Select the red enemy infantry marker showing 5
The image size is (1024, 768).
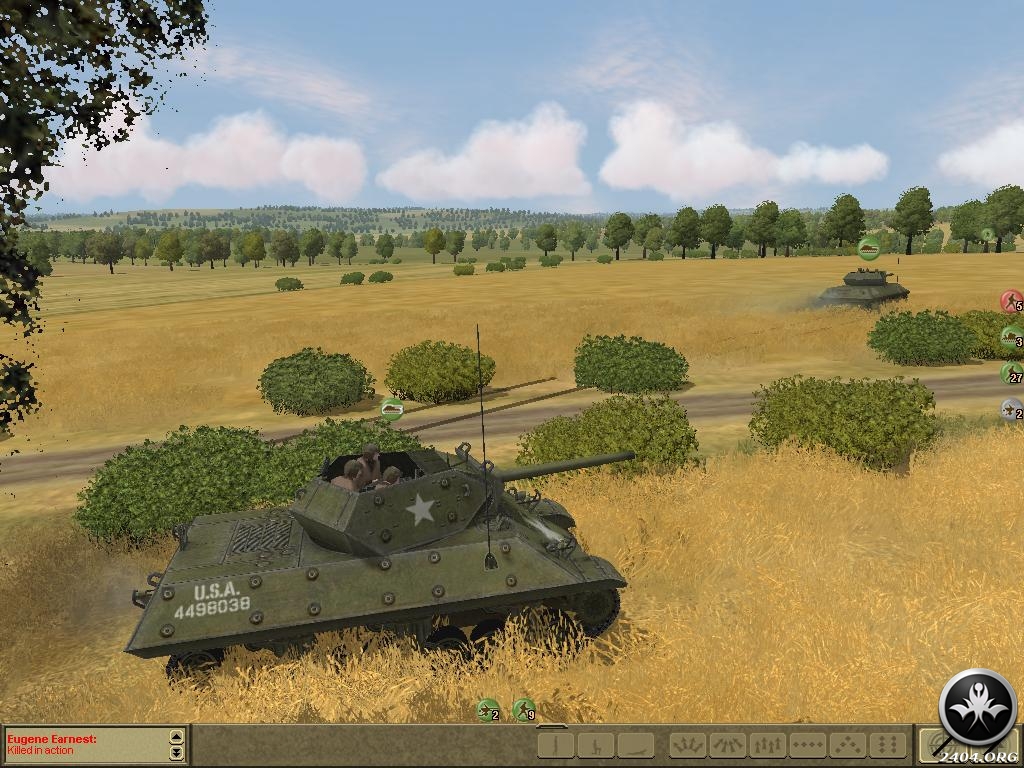point(1011,301)
